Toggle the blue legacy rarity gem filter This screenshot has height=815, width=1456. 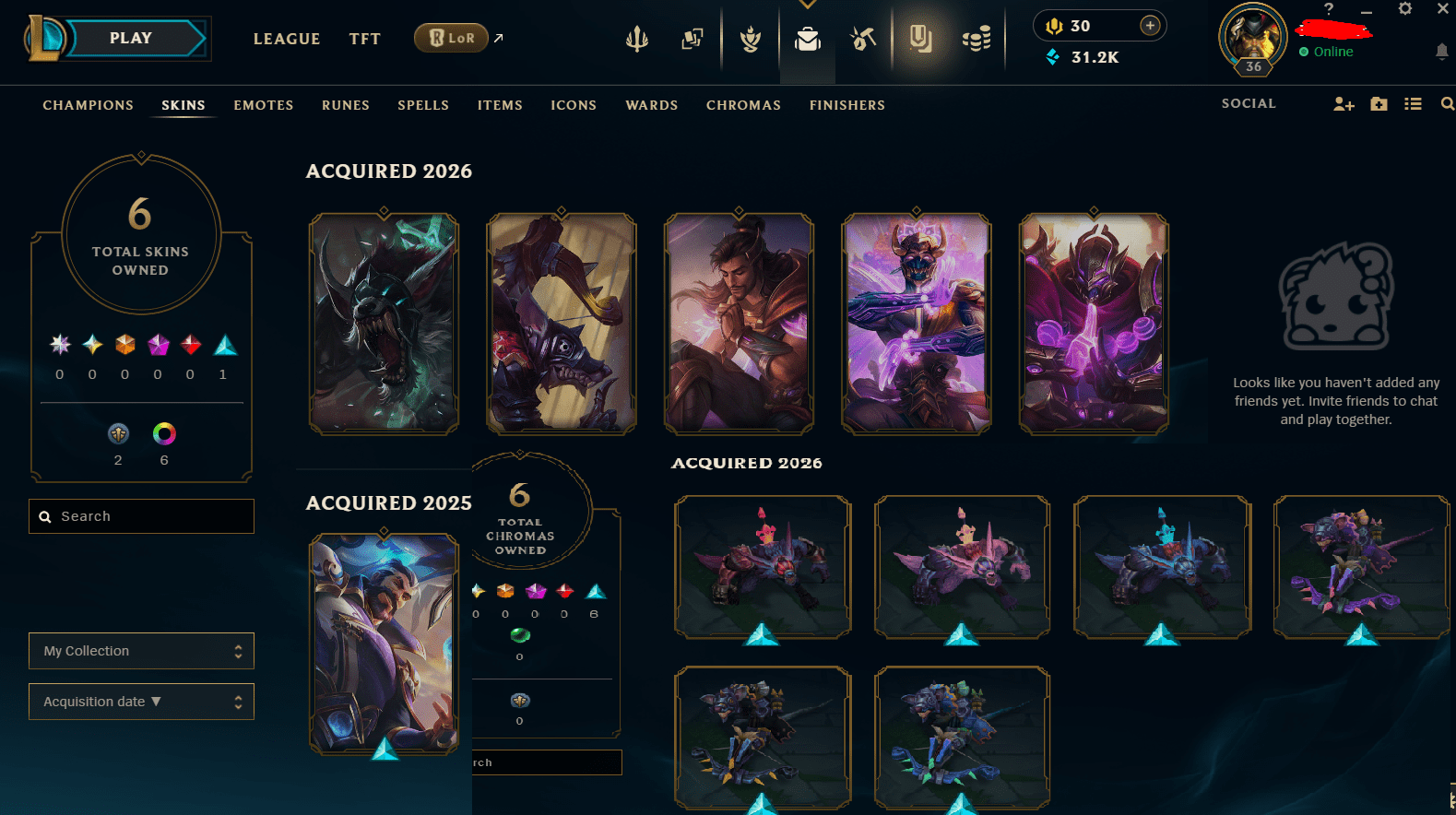pos(225,346)
